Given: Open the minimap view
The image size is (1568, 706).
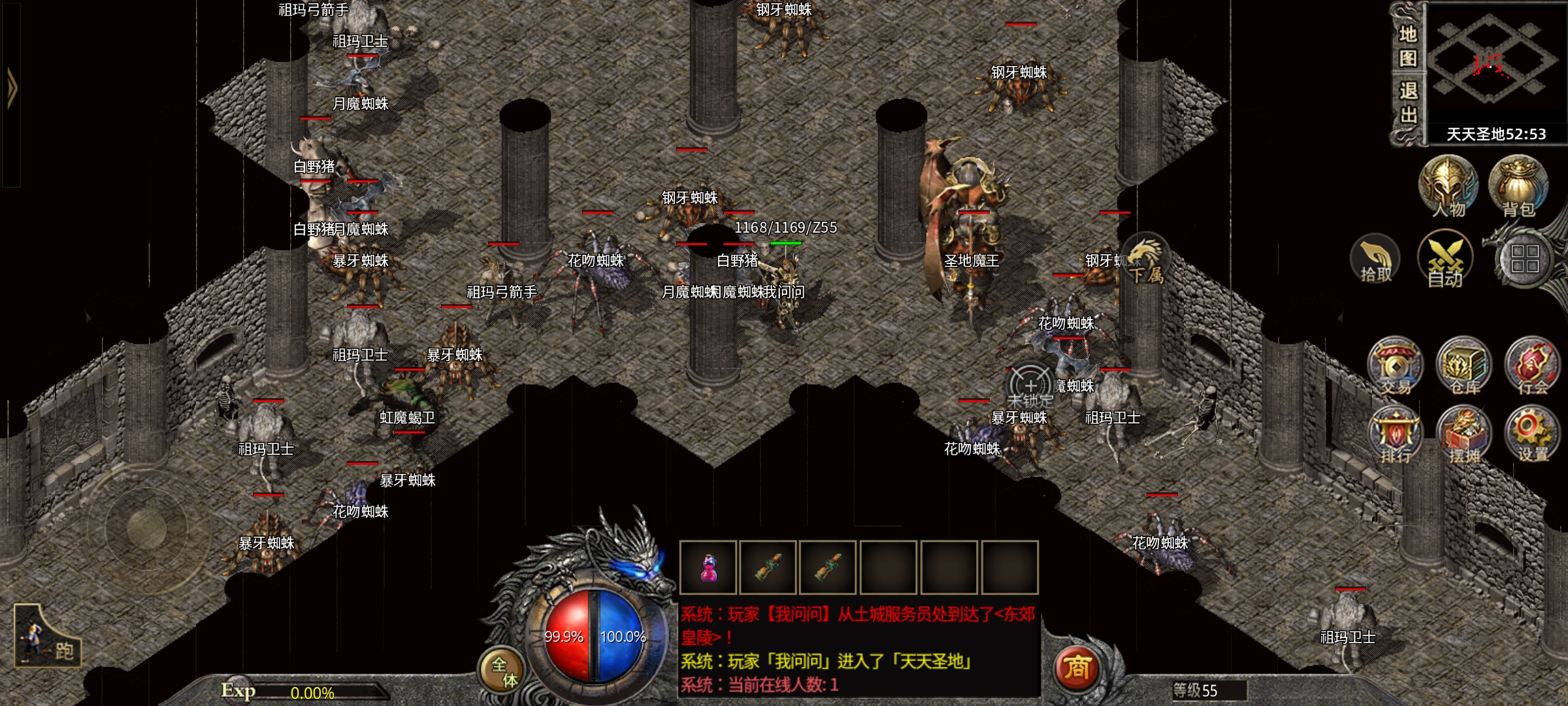Looking at the screenshot, I should [1494, 63].
